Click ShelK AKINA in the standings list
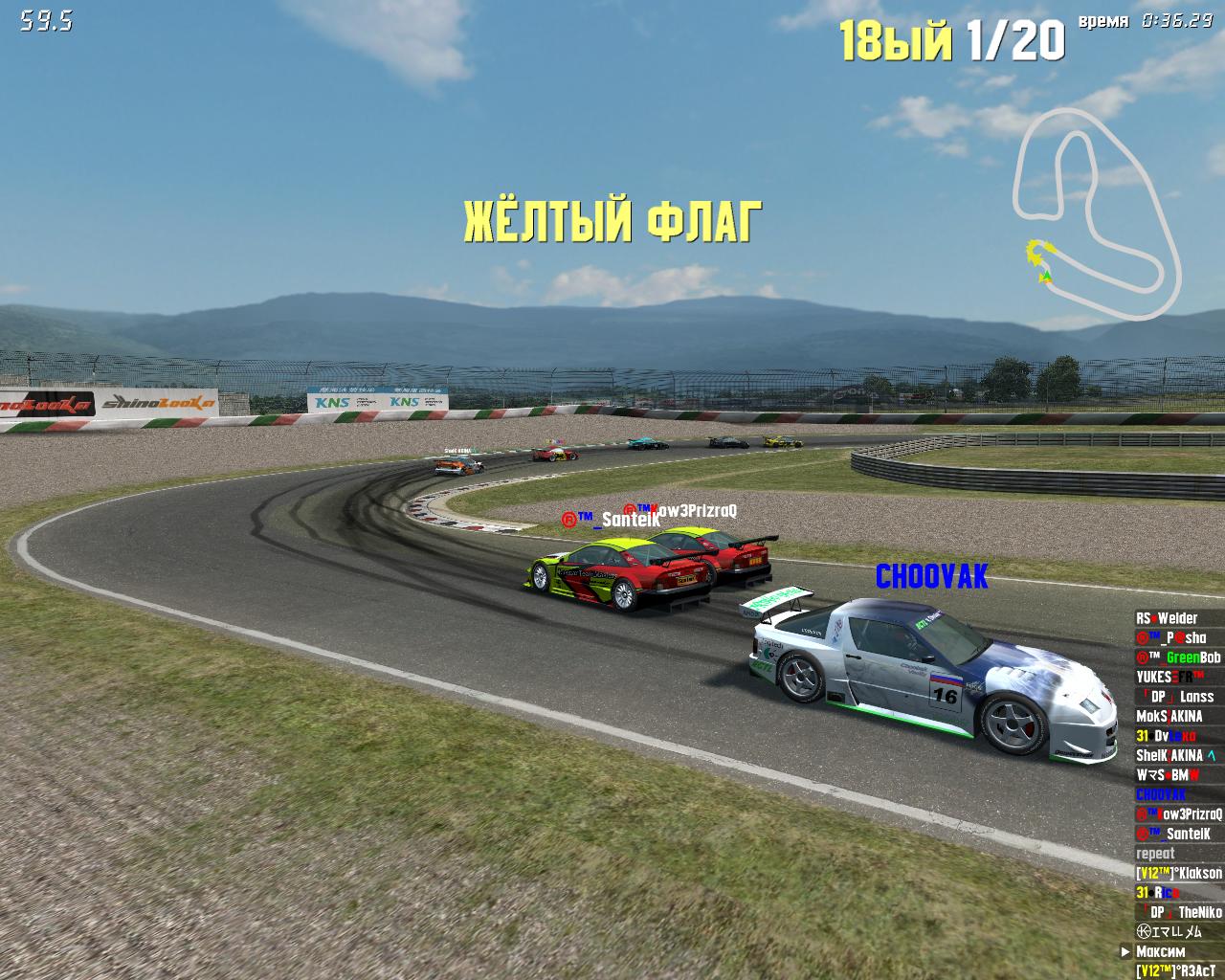 click(1175, 755)
